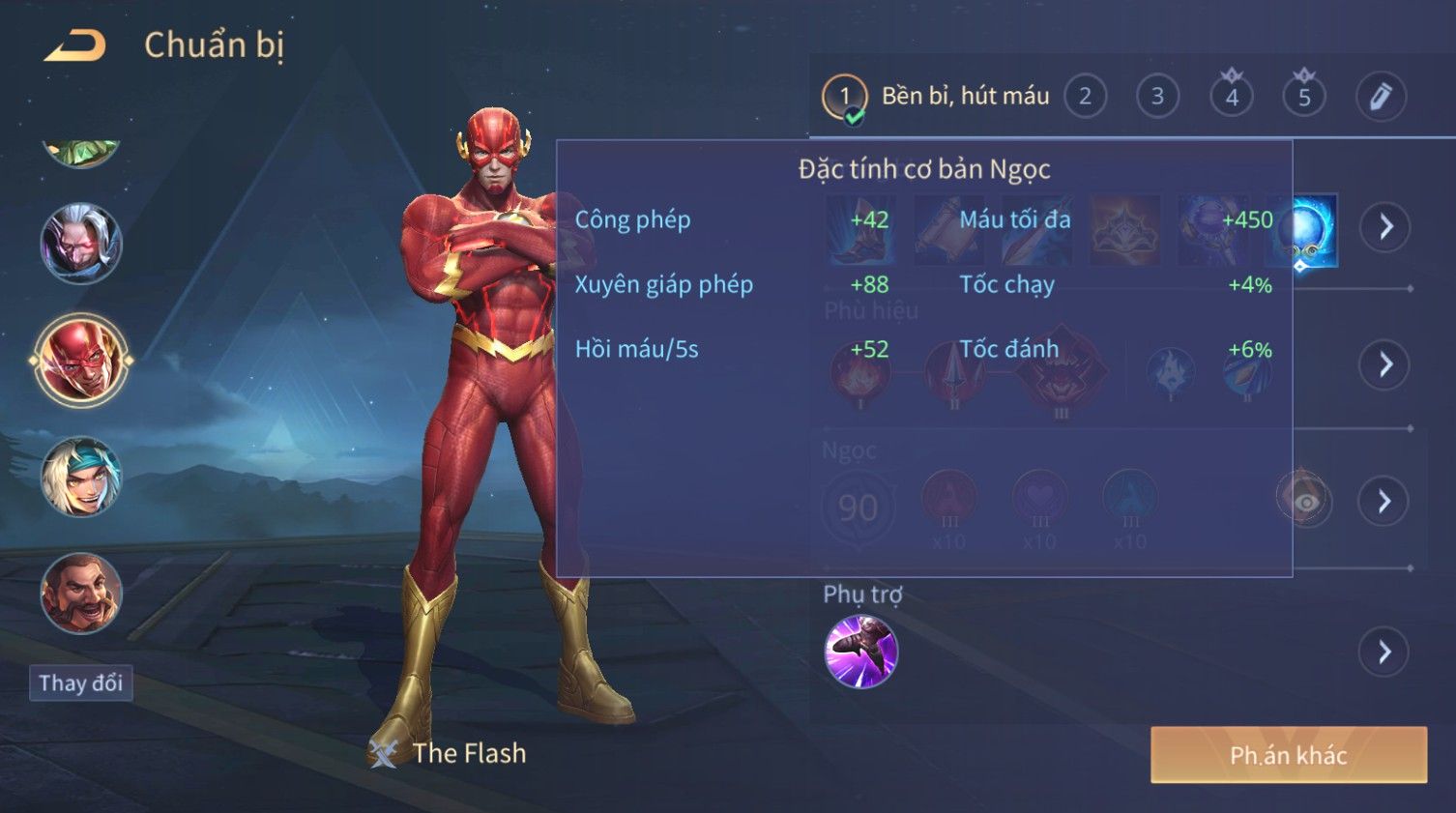
Task: Choose the mustached brown-haired hero portrait
Action: 81,594
